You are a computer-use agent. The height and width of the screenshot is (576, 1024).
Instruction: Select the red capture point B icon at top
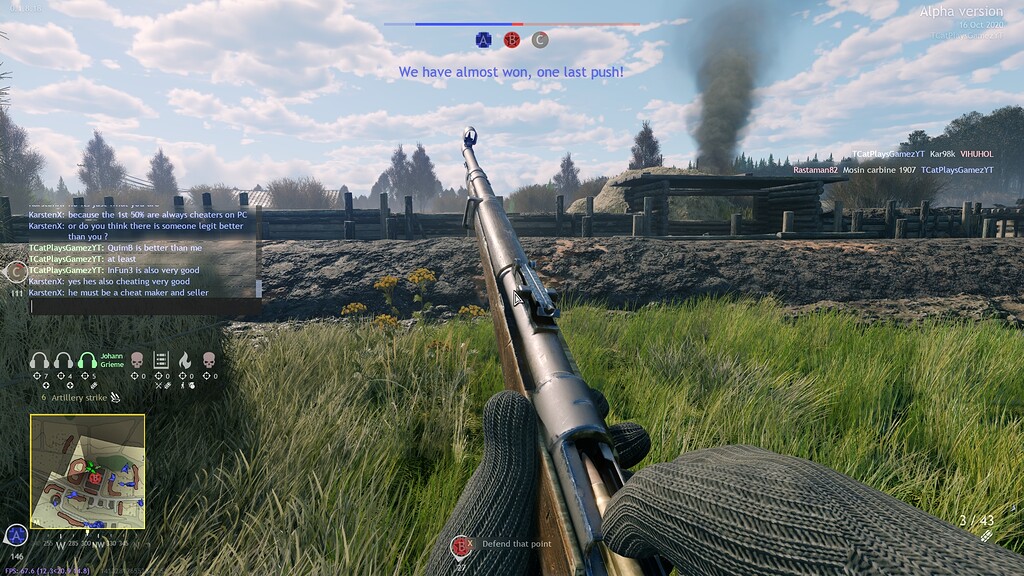[512, 40]
